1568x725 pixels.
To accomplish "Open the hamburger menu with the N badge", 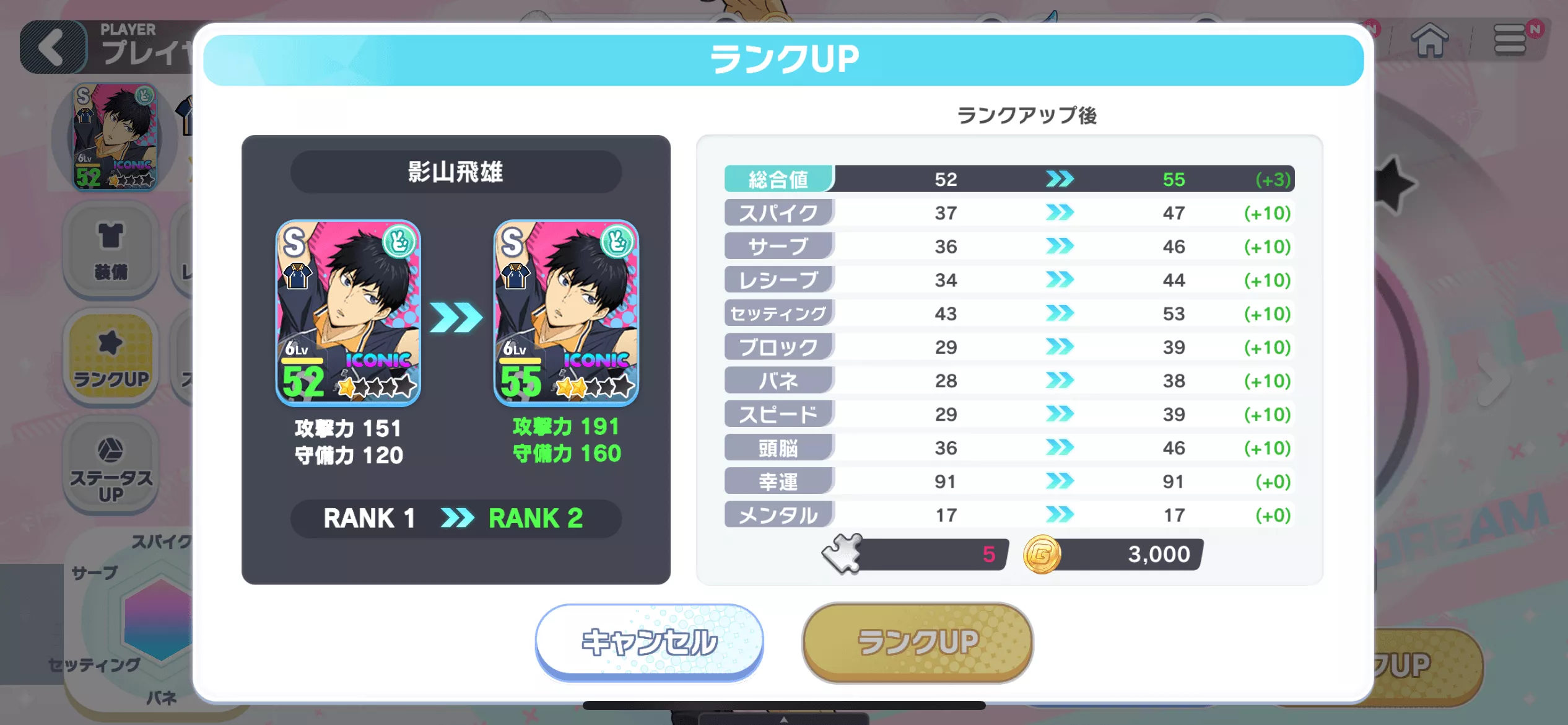I will (x=1511, y=40).
